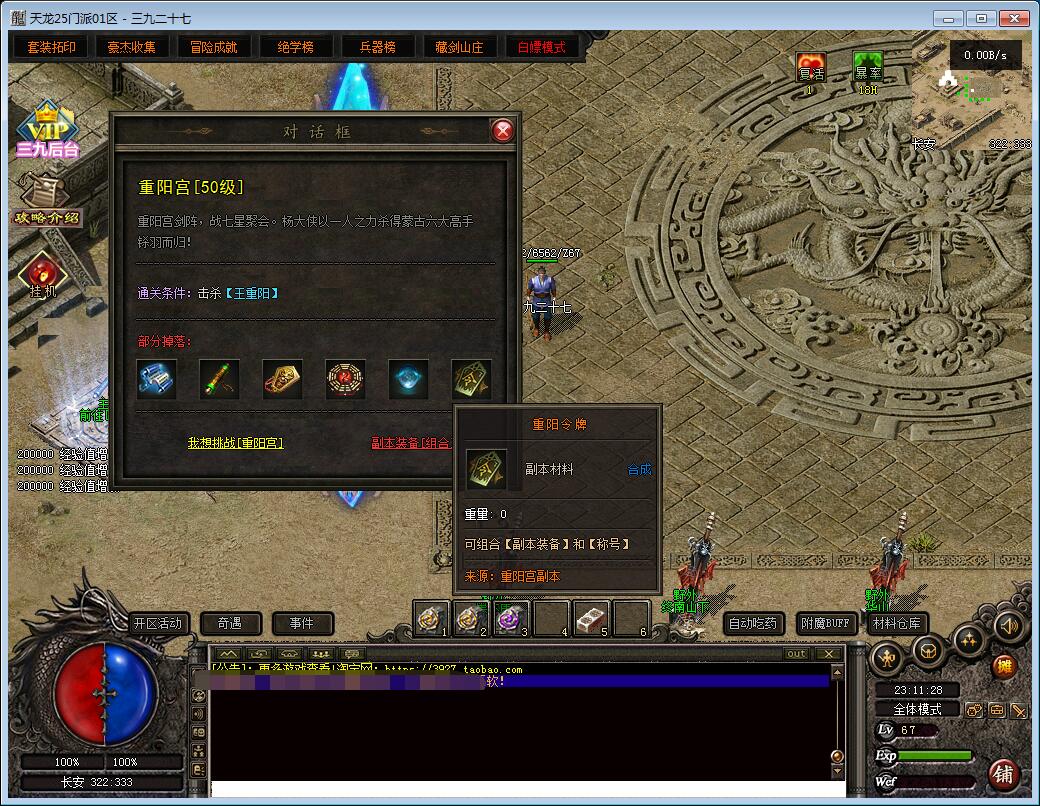The width and height of the screenshot is (1040, 806).
Task: Open the 材料仓库 storage
Action: point(896,623)
